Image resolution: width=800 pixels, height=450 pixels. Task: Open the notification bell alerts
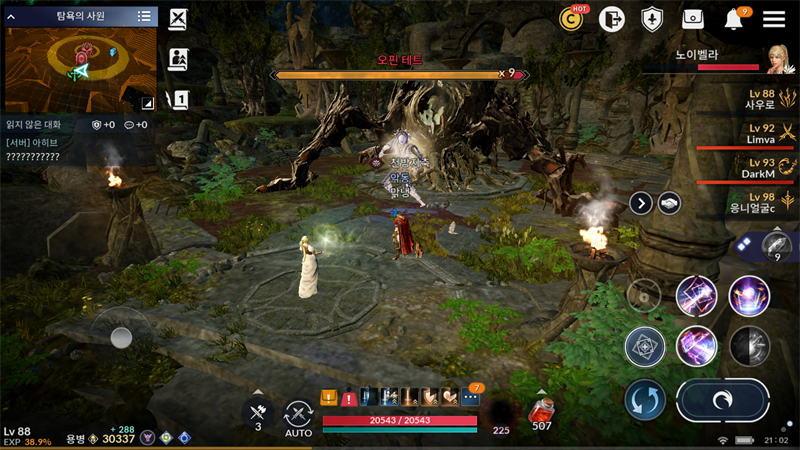[734, 19]
